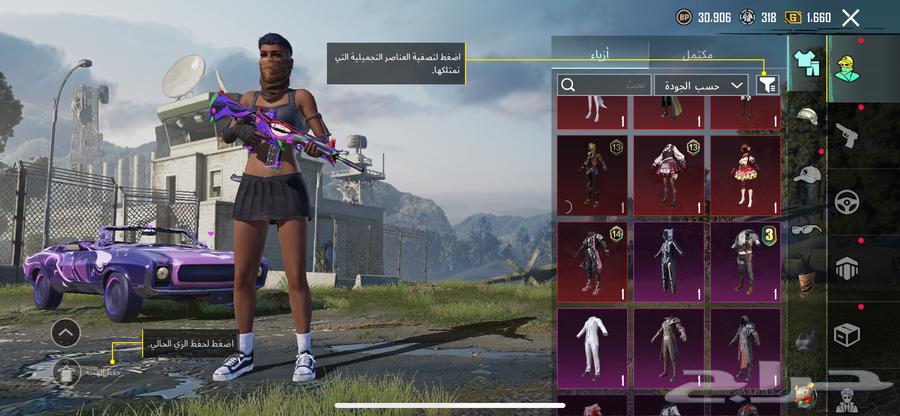
Task: Open the cardboard box category icon
Action: tap(848, 334)
